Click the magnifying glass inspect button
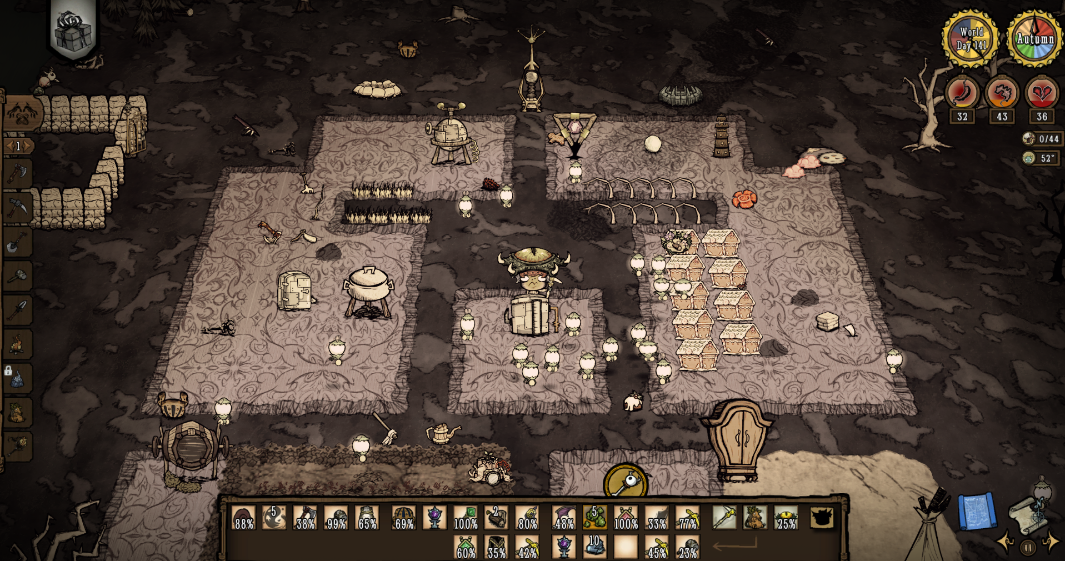The width and height of the screenshot is (1065, 561). pyautogui.click(x=624, y=484)
